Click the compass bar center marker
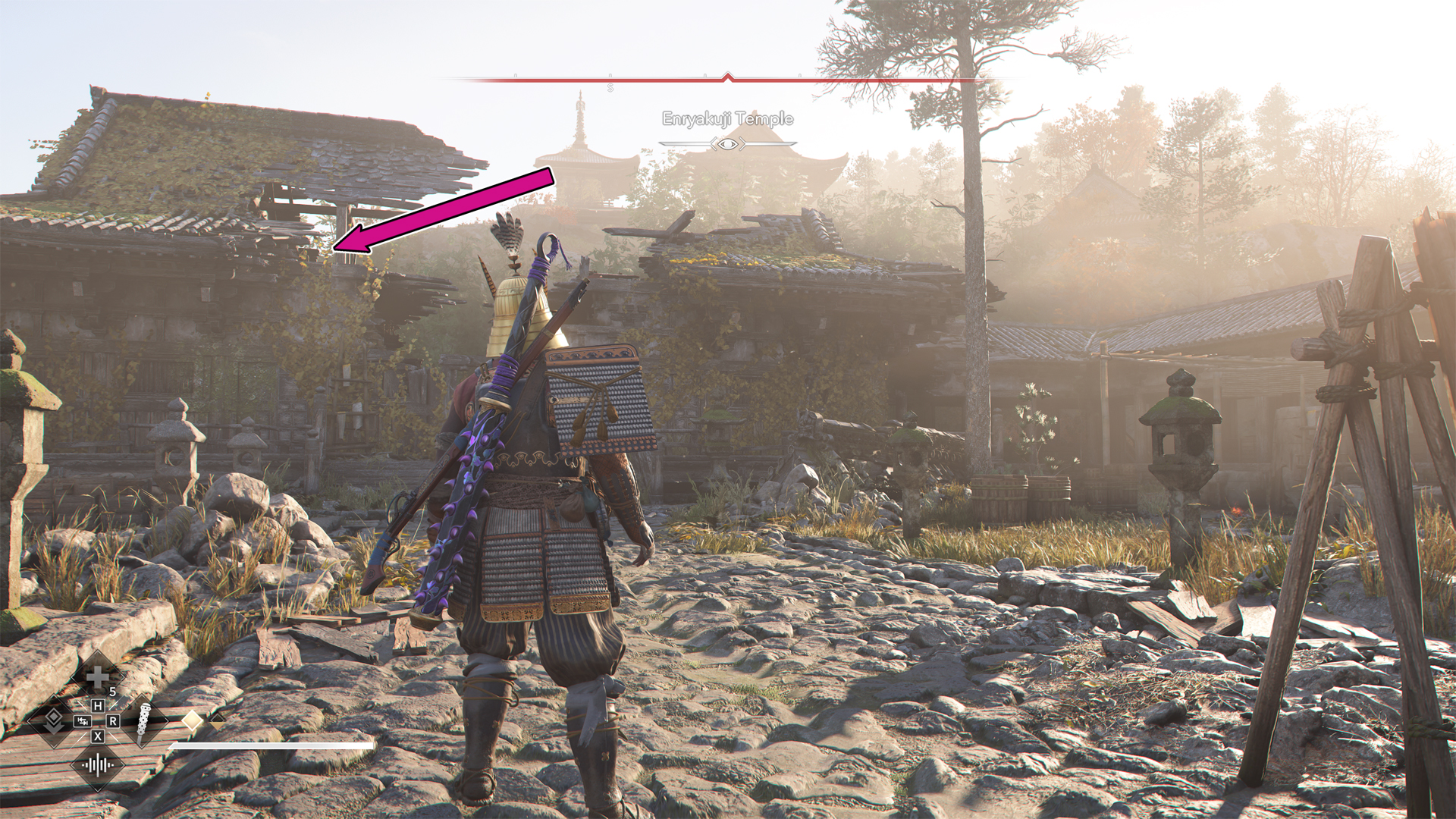Viewport: 1456px width, 819px height. coord(728,77)
